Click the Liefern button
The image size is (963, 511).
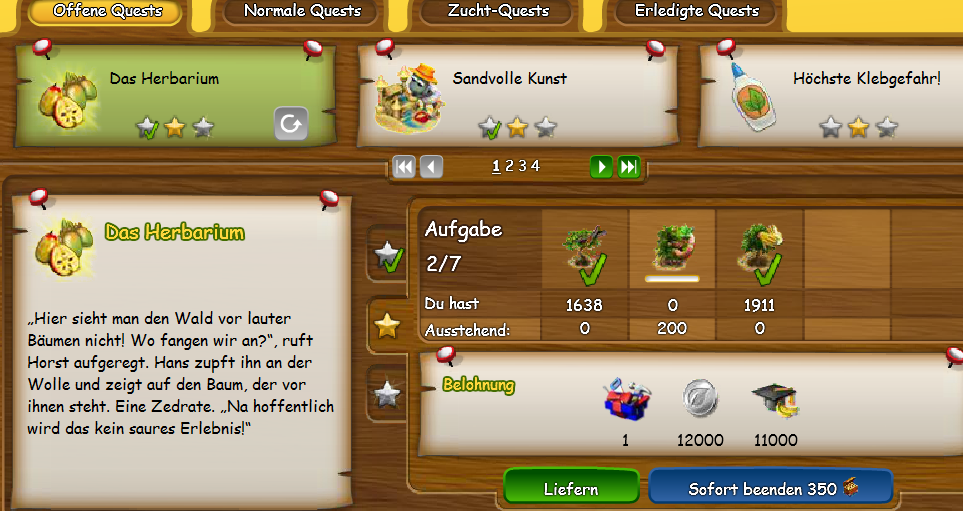(x=571, y=489)
